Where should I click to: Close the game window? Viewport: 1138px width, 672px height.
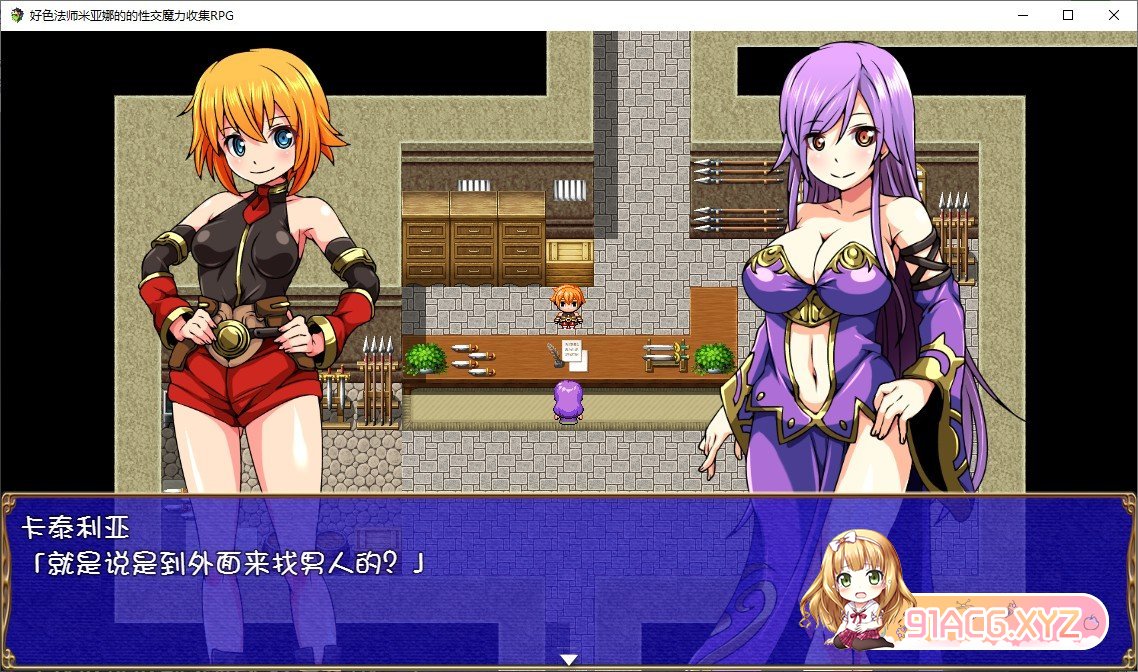click(1114, 15)
